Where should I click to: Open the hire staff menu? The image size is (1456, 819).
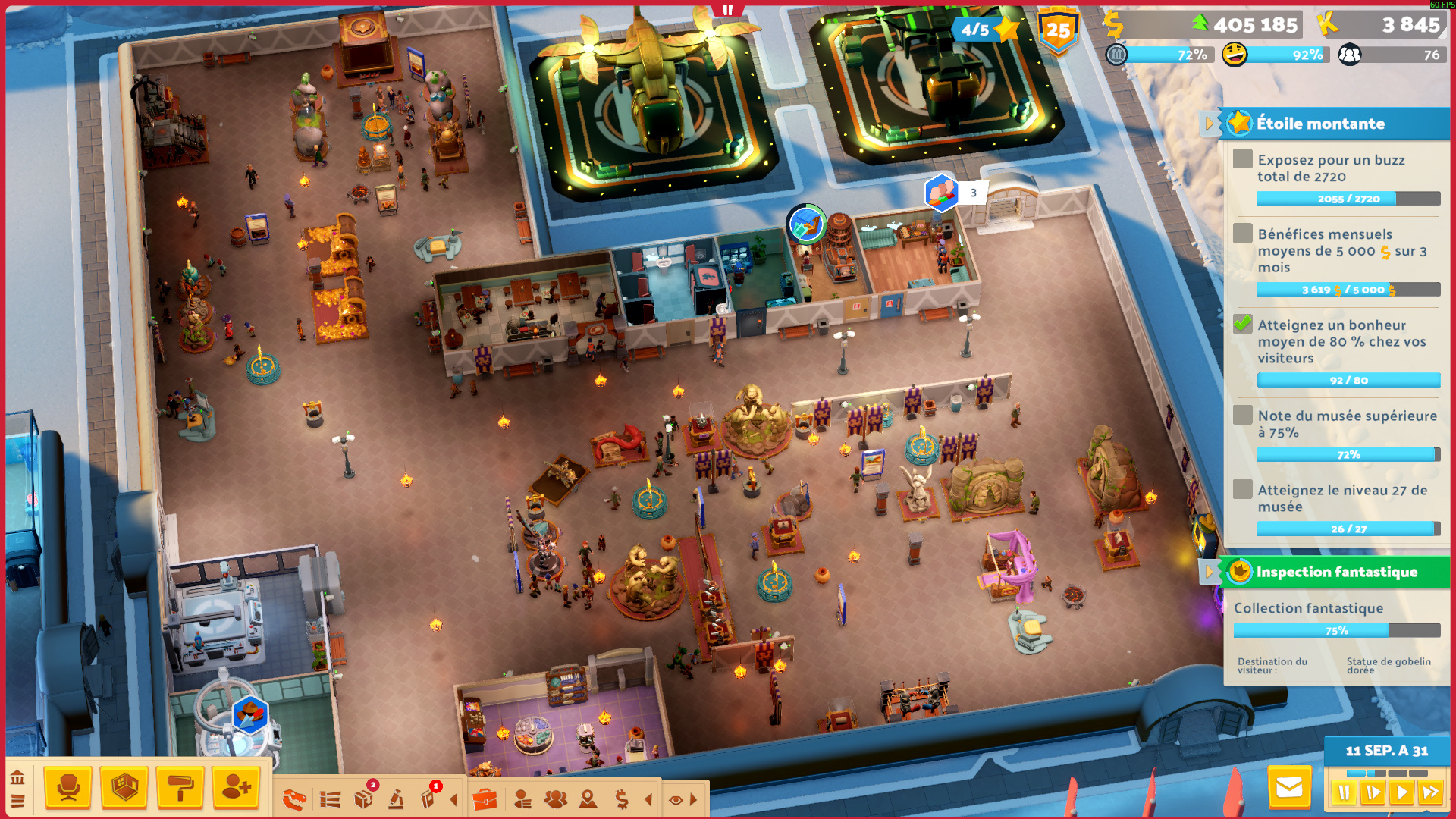pos(237,788)
